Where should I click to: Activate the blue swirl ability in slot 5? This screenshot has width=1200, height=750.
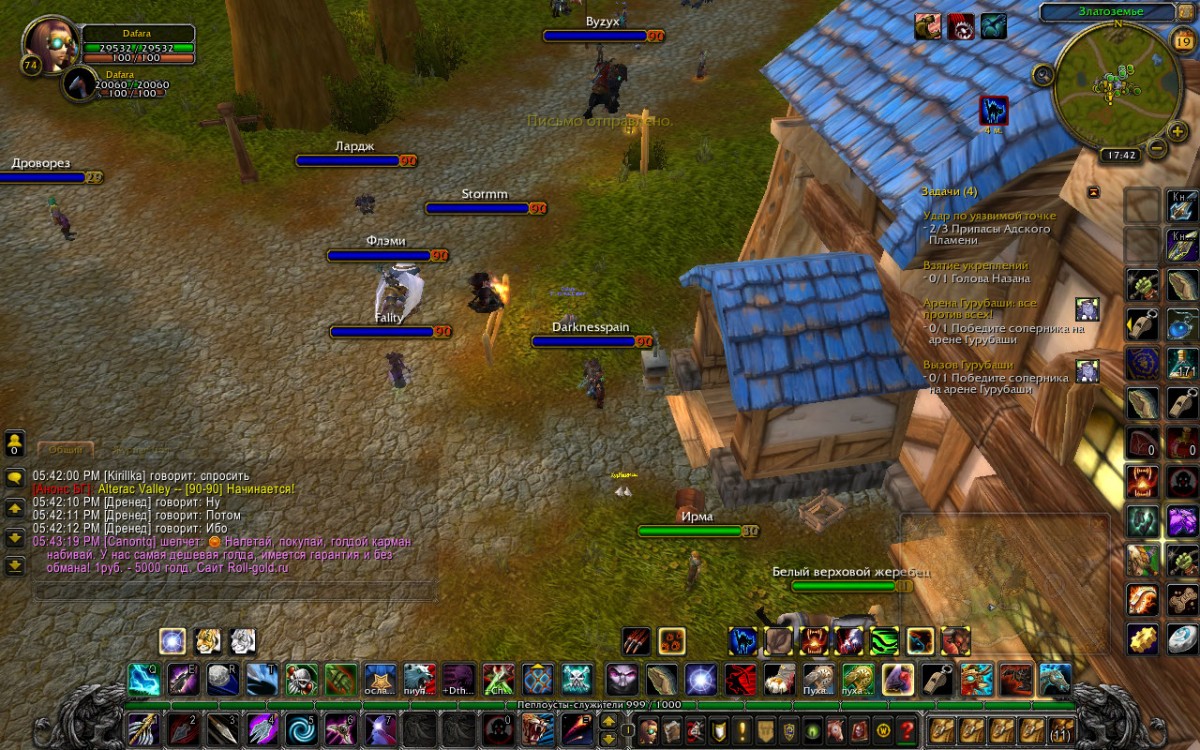(x=299, y=727)
